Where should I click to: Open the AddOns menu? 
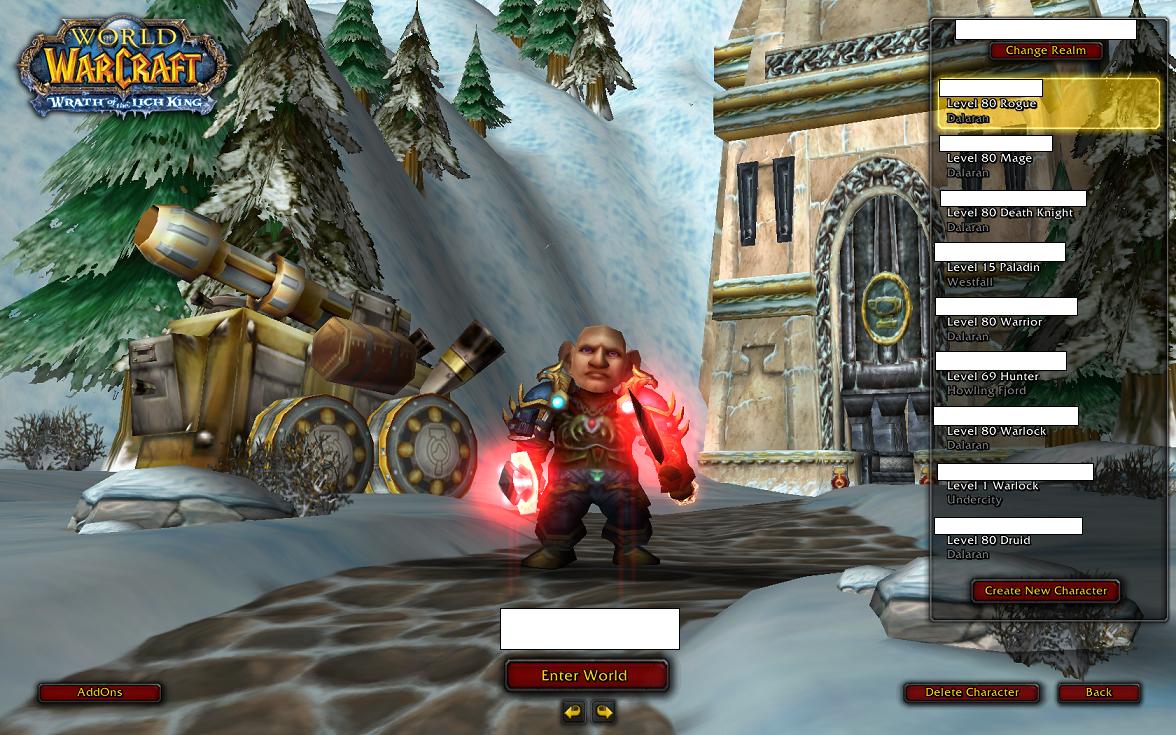coord(99,692)
